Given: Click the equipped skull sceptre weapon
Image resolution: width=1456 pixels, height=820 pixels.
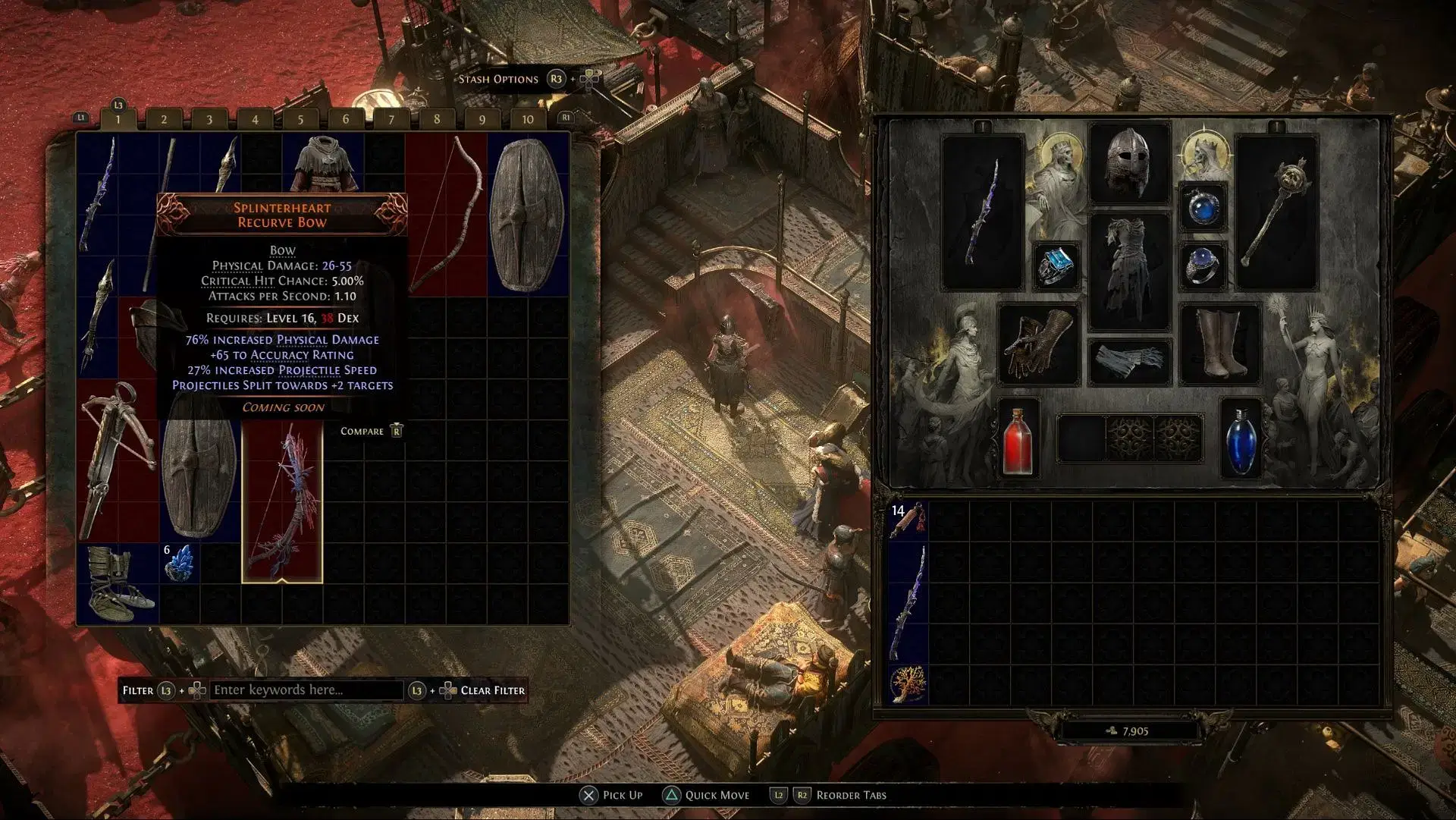Looking at the screenshot, I should coord(1276,212).
